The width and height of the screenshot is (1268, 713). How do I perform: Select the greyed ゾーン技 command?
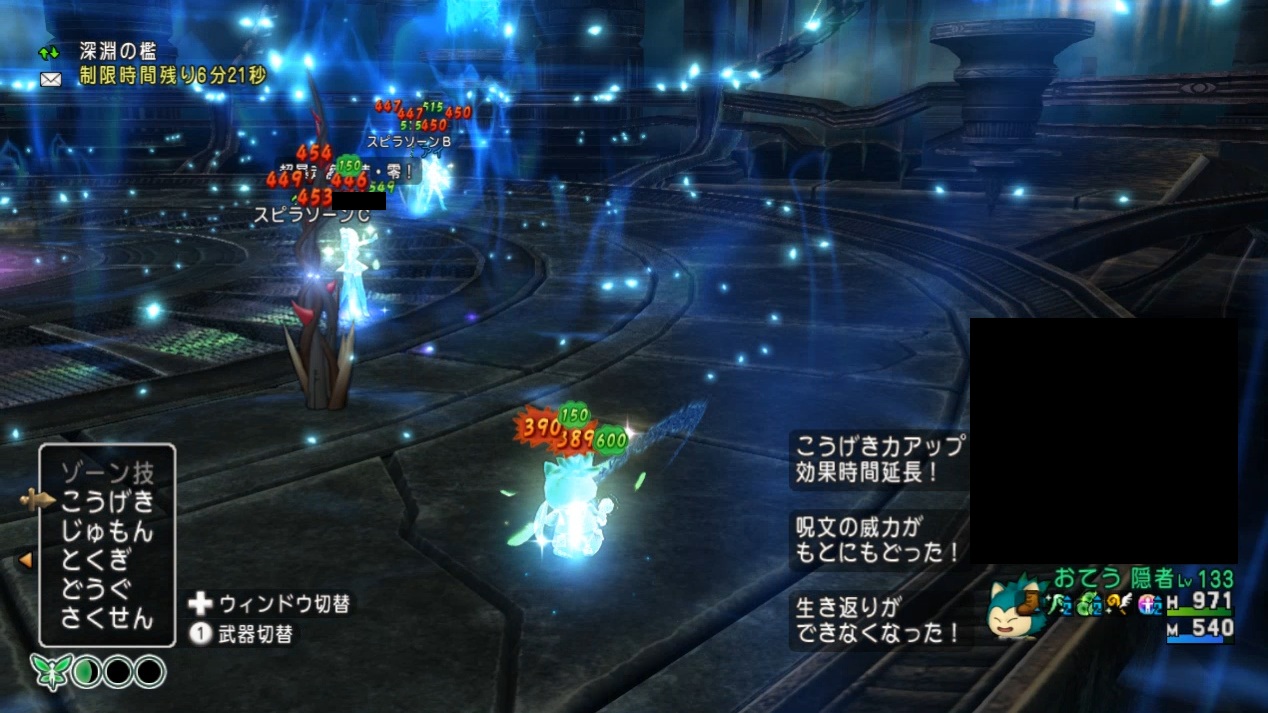107,473
